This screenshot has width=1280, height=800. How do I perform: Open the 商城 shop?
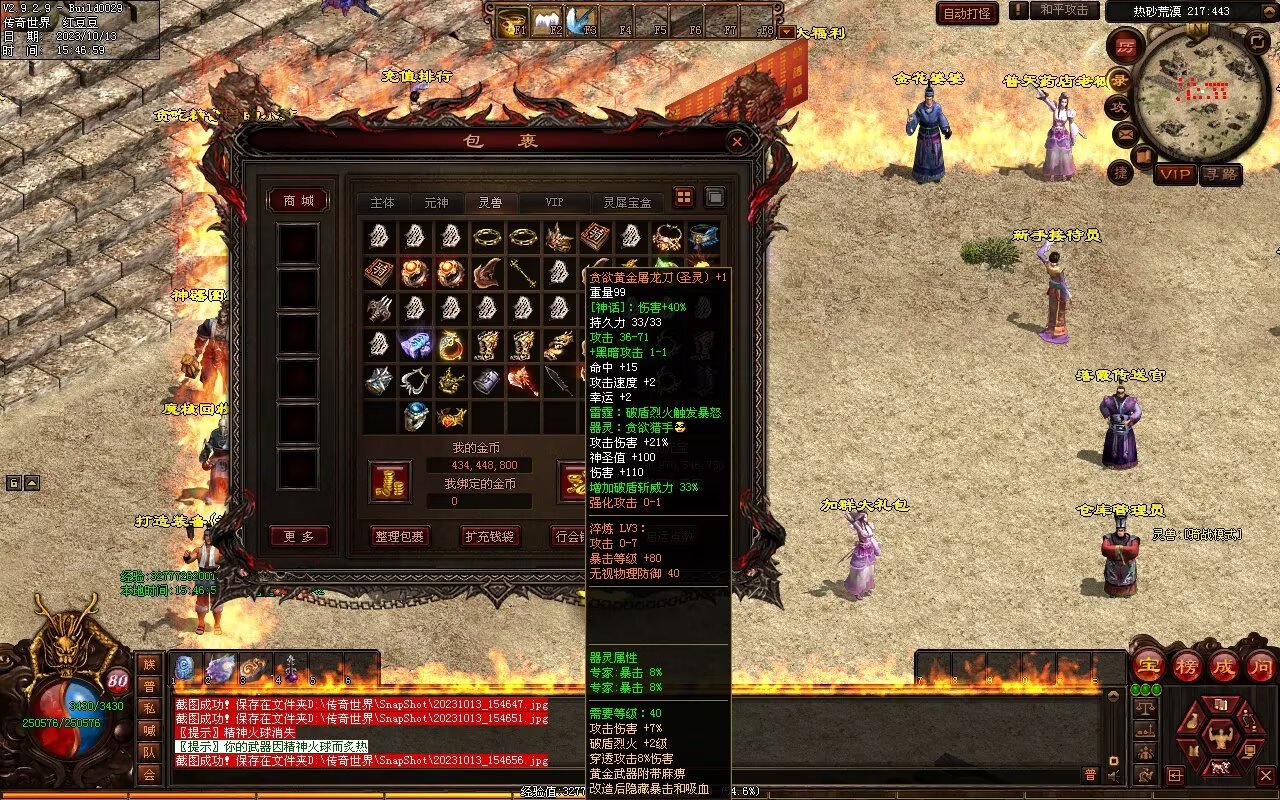[x=298, y=201]
